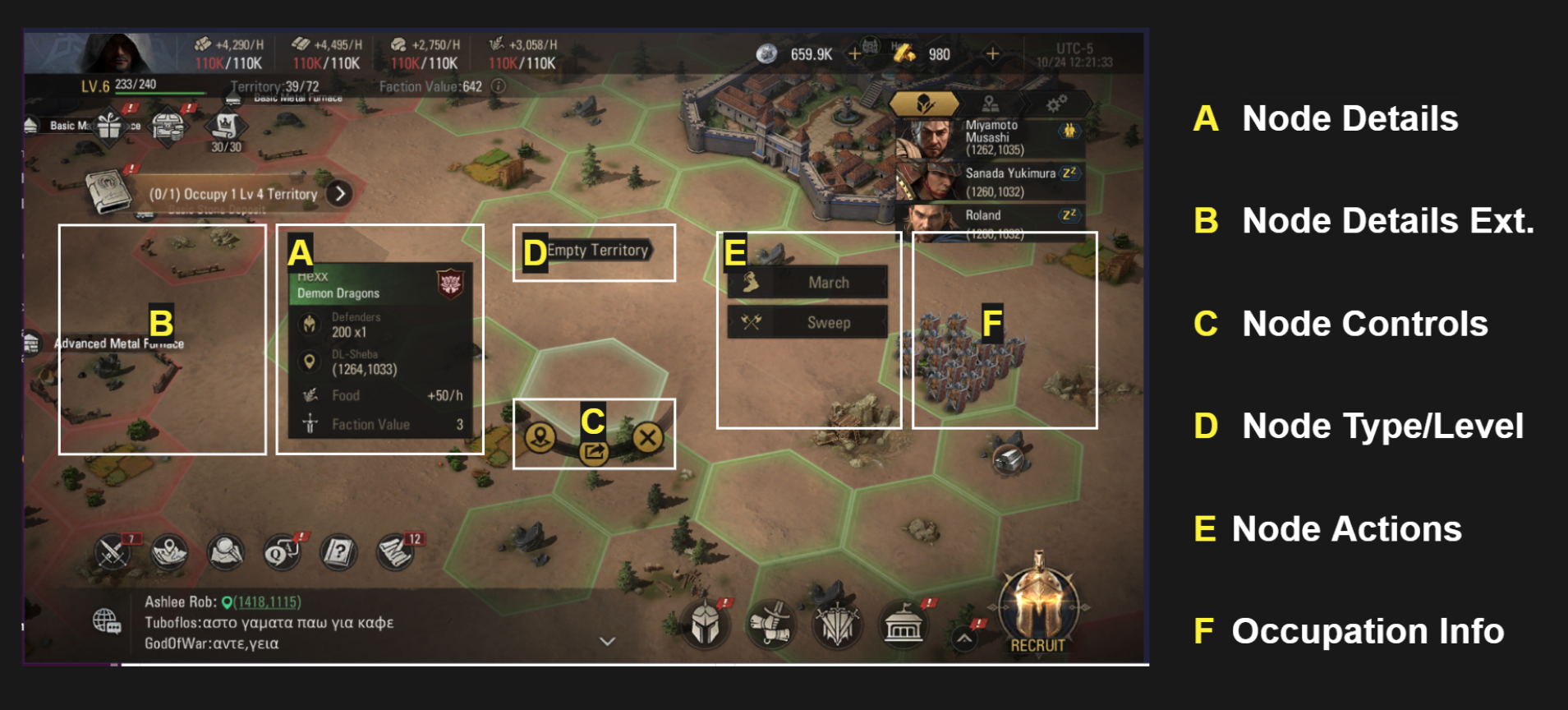This screenshot has width=1568, height=710.
Task: Open the question mark help book
Action: tap(338, 552)
